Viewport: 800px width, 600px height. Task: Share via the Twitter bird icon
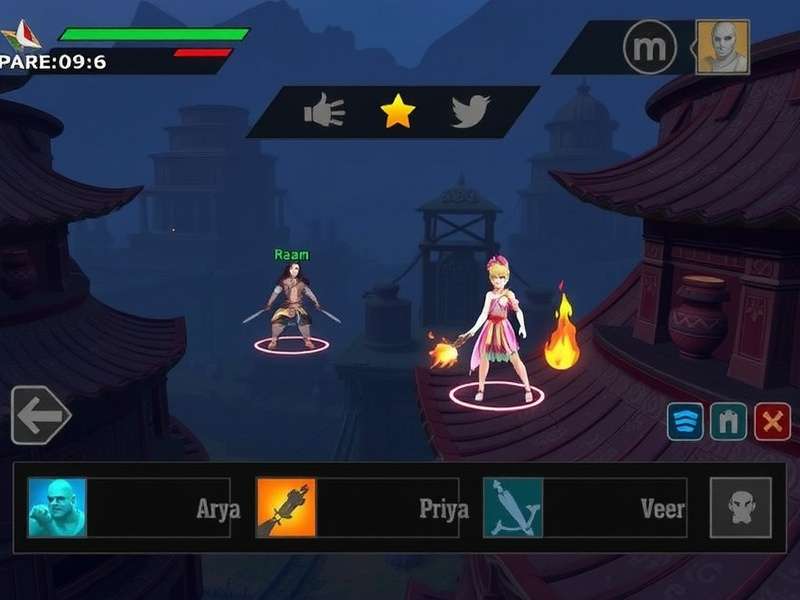(470, 112)
